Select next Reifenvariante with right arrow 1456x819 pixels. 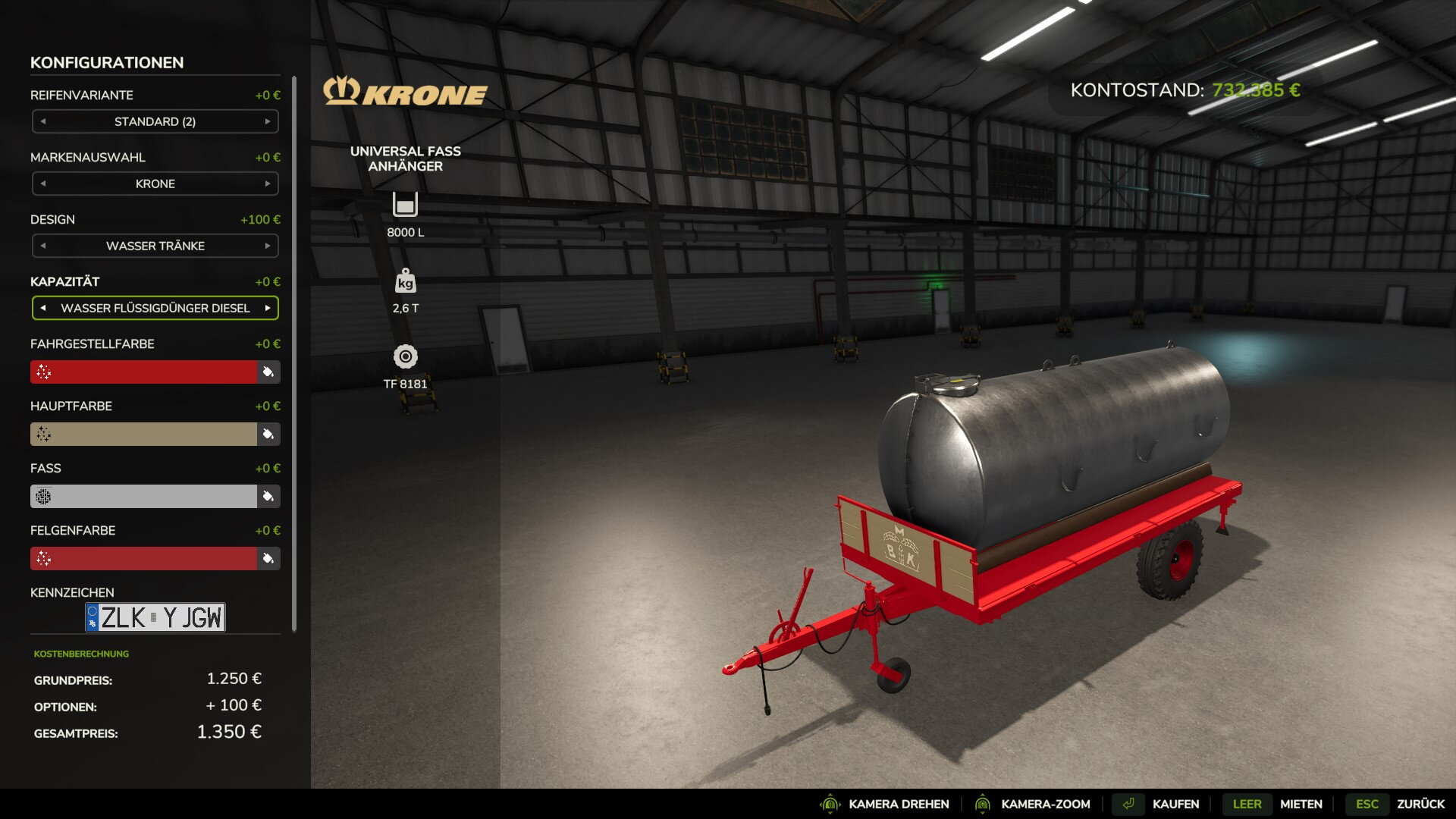(267, 121)
